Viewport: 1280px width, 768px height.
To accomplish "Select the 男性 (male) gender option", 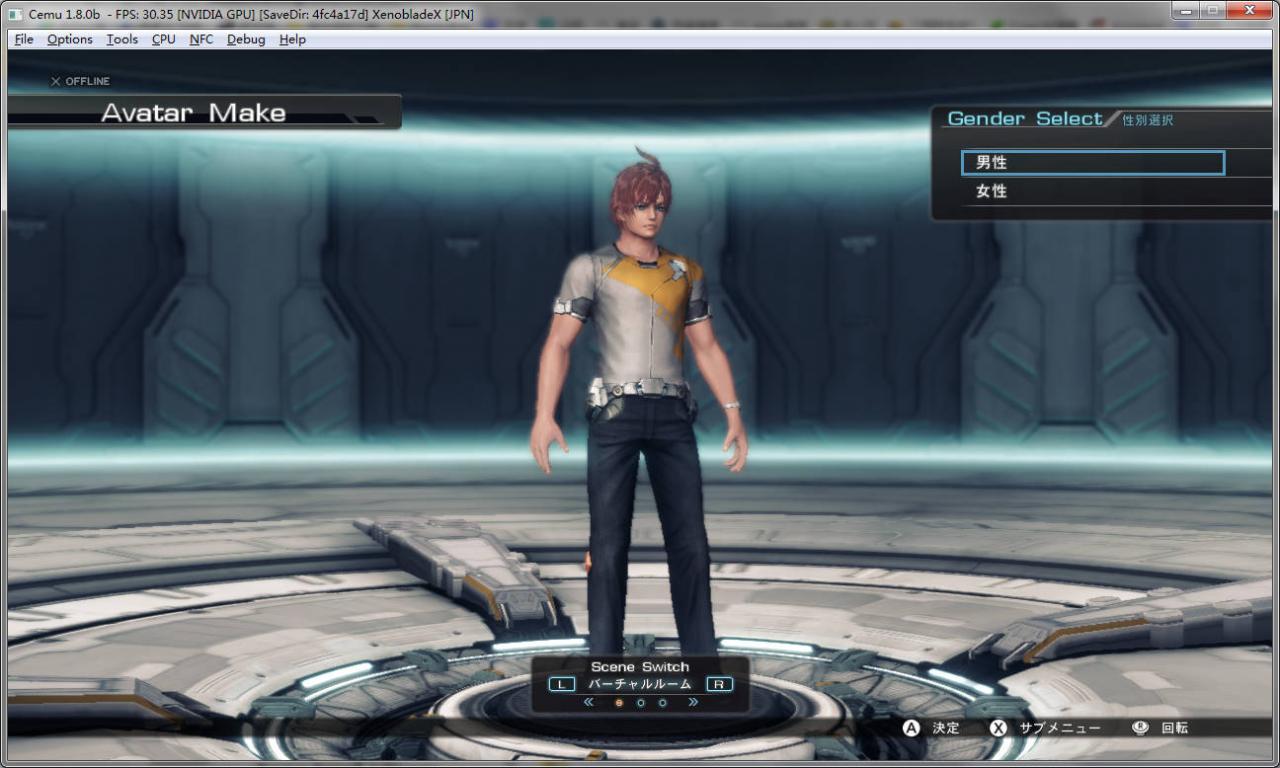I will 1092,163.
